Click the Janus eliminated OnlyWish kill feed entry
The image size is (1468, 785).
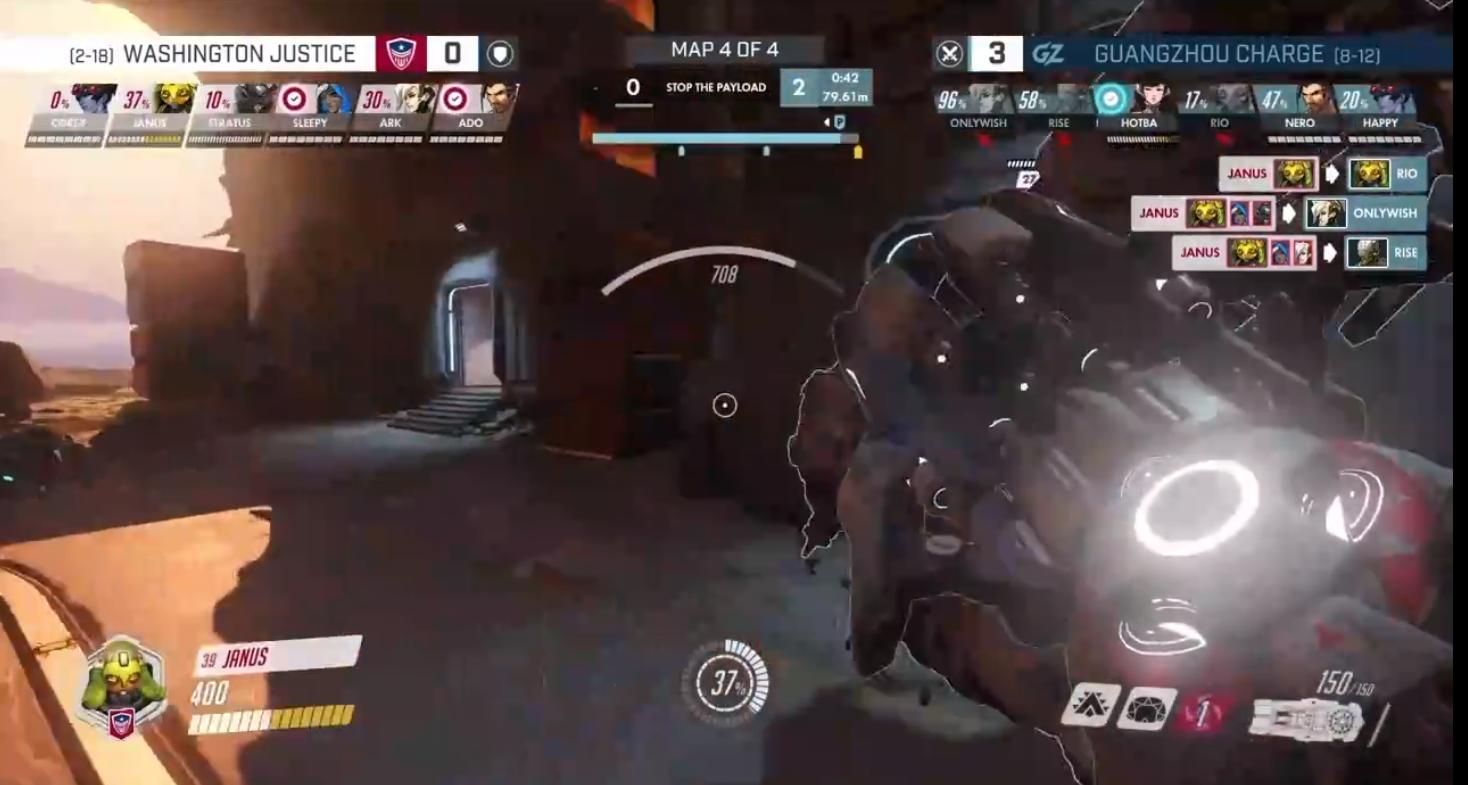(x=1279, y=213)
